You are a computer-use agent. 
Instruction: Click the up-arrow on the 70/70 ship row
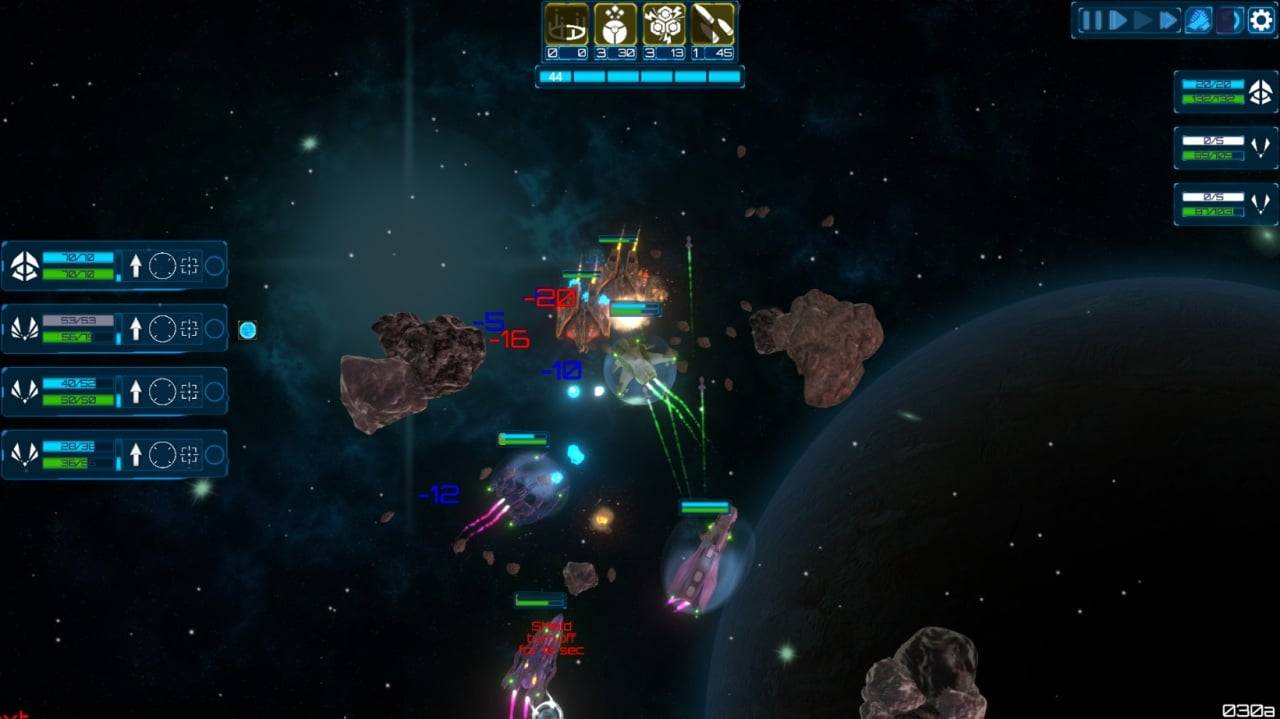tap(136, 266)
